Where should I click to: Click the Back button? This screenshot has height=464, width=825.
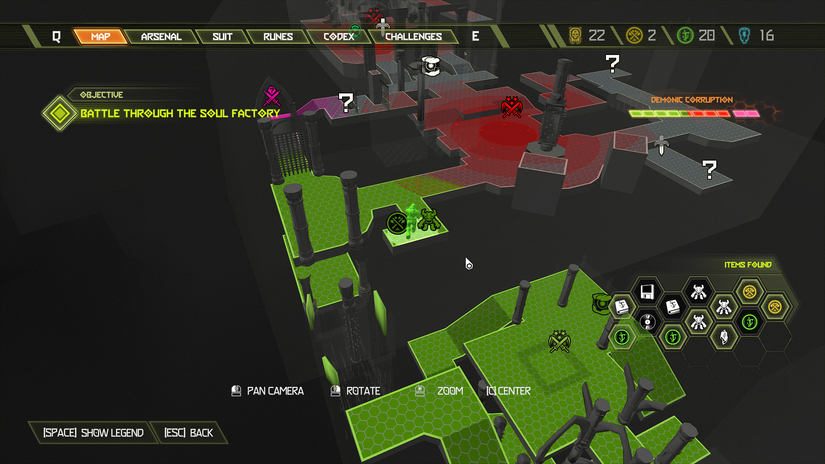tap(189, 433)
